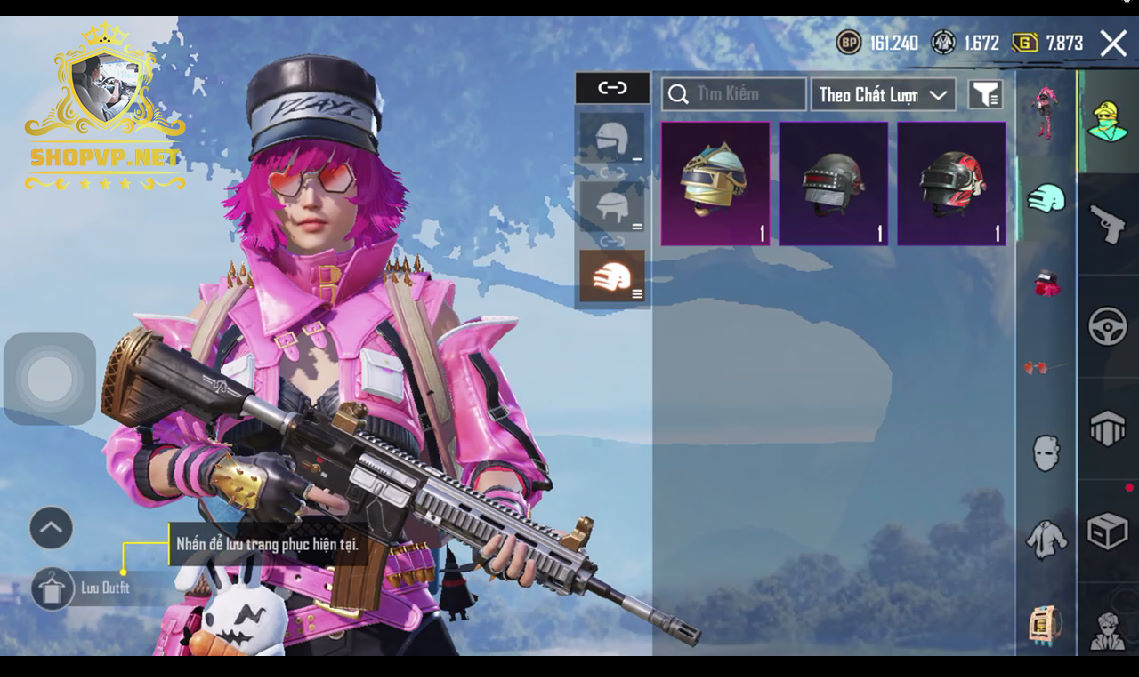This screenshot has width=1139, height=677.
Task: Close the inventory with the X button
Action: [1113, 42]
